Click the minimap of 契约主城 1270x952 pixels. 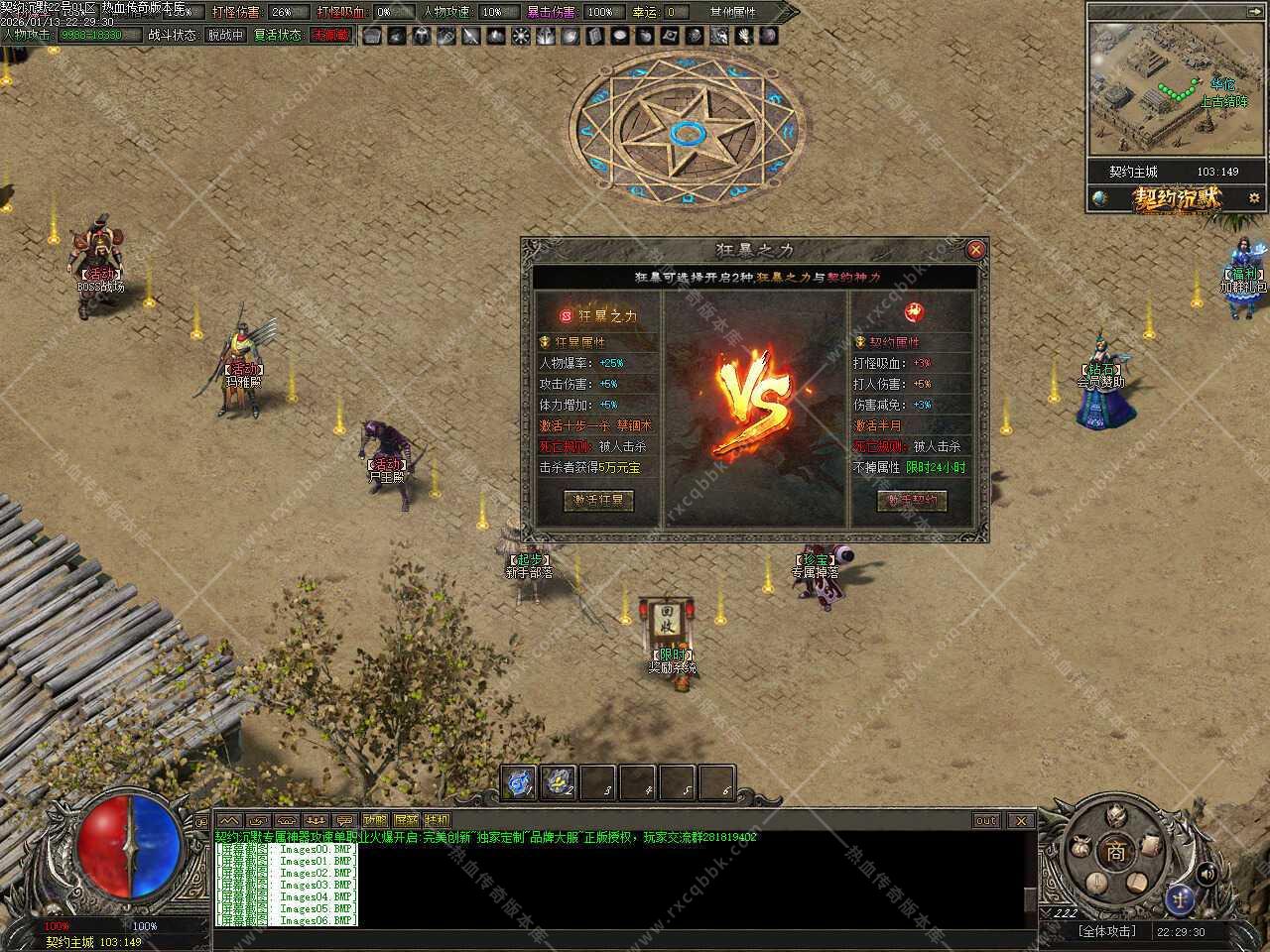[1177, 89]
